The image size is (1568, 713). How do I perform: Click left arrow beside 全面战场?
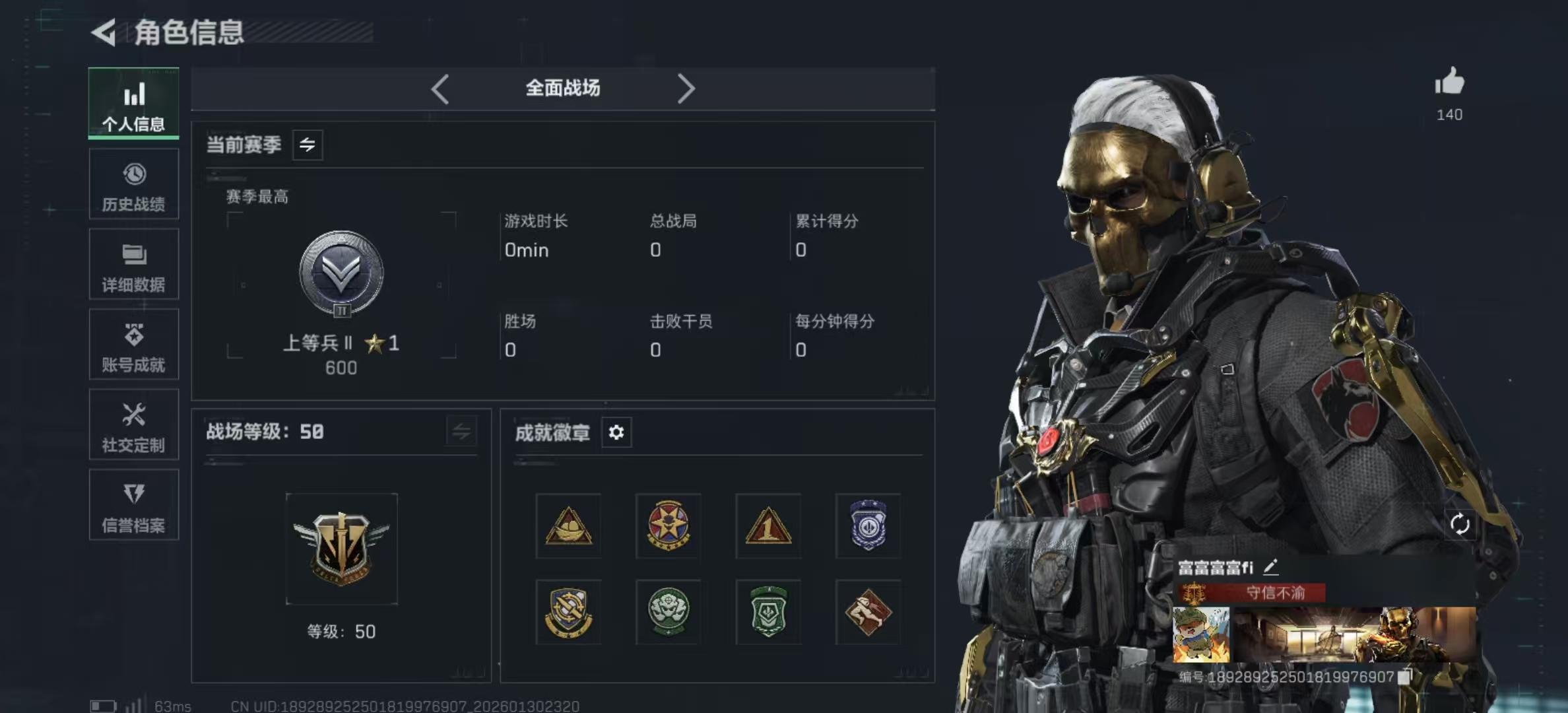pos(440,88)
